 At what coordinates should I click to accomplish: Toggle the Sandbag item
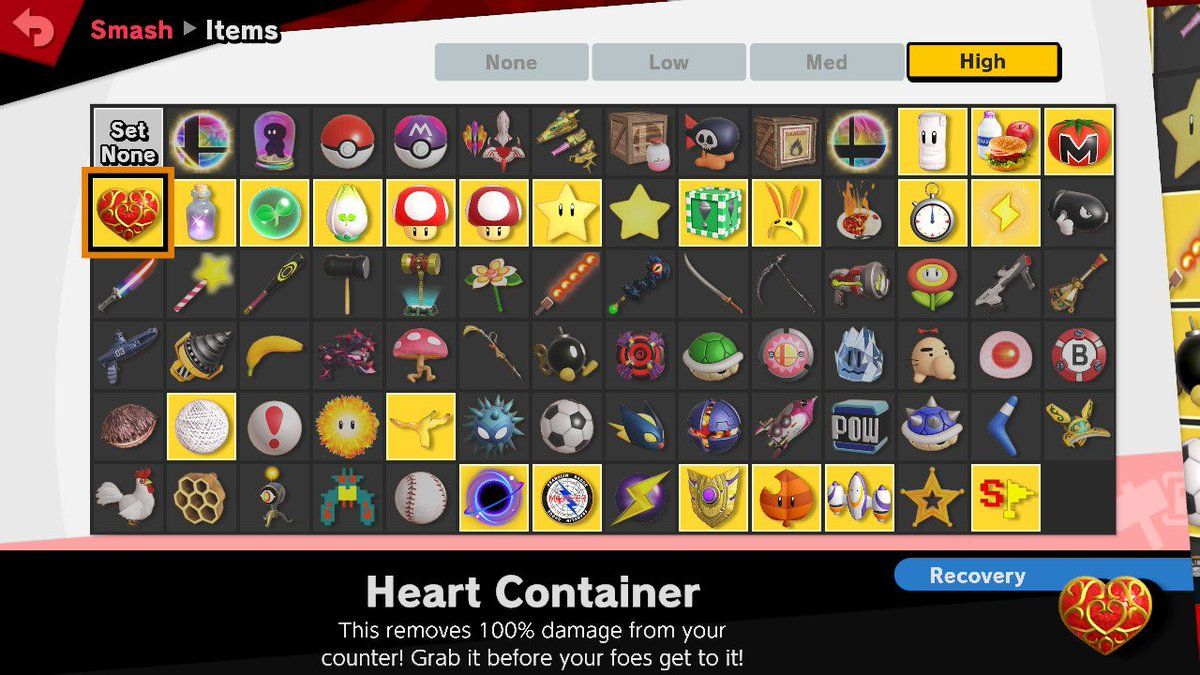click(932, 142)
